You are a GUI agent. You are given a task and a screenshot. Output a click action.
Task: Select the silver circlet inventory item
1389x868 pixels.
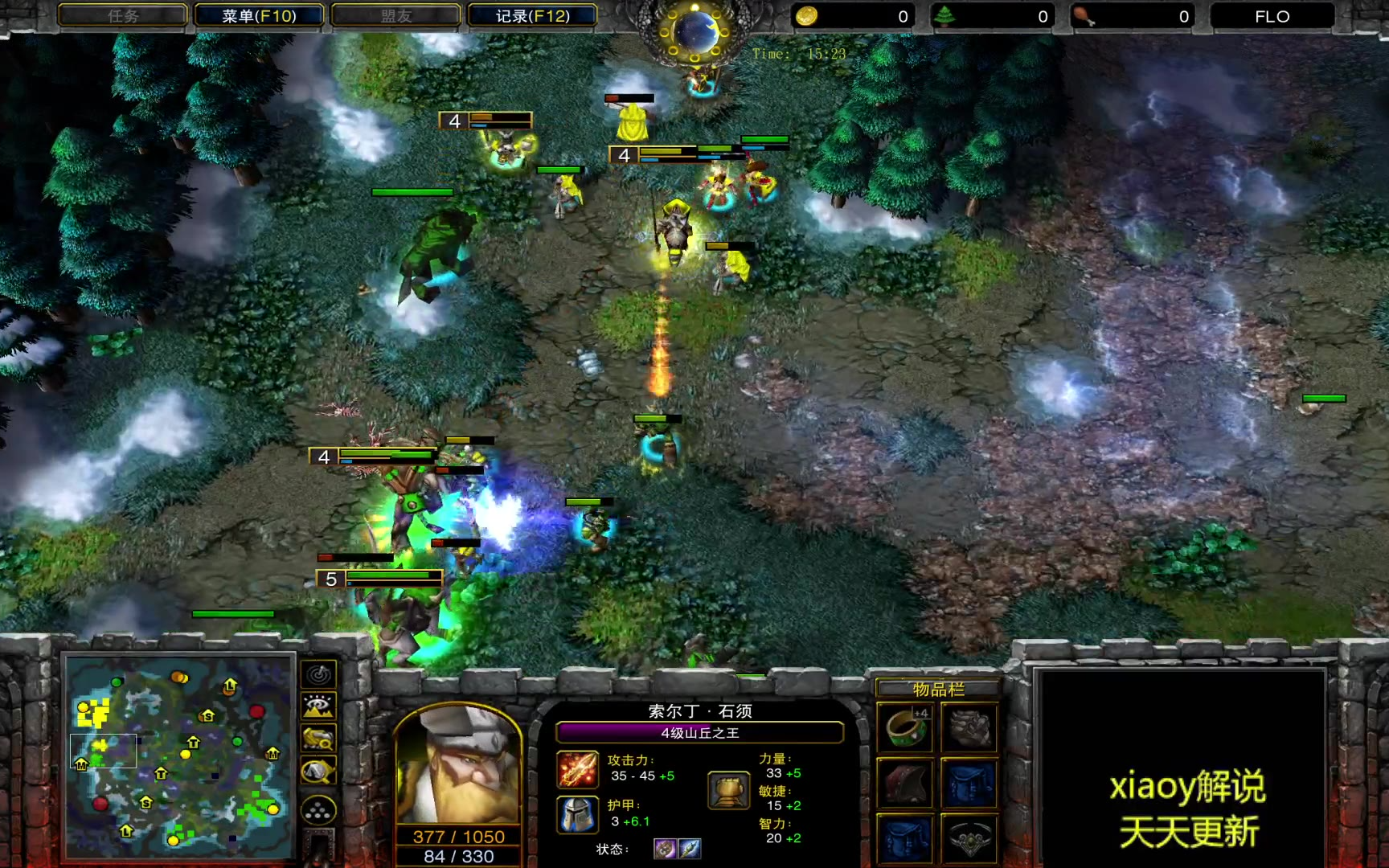point(969,838)
